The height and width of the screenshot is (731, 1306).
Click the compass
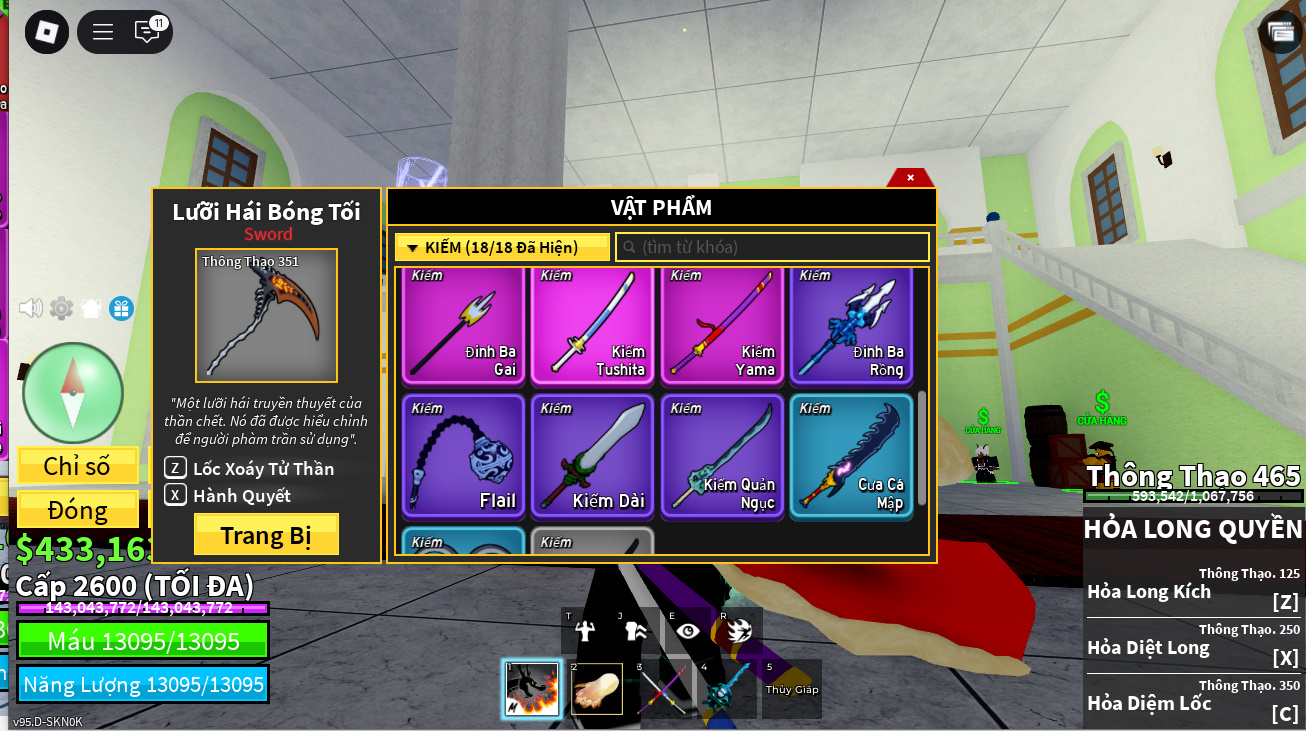click(x=72, y=393)
